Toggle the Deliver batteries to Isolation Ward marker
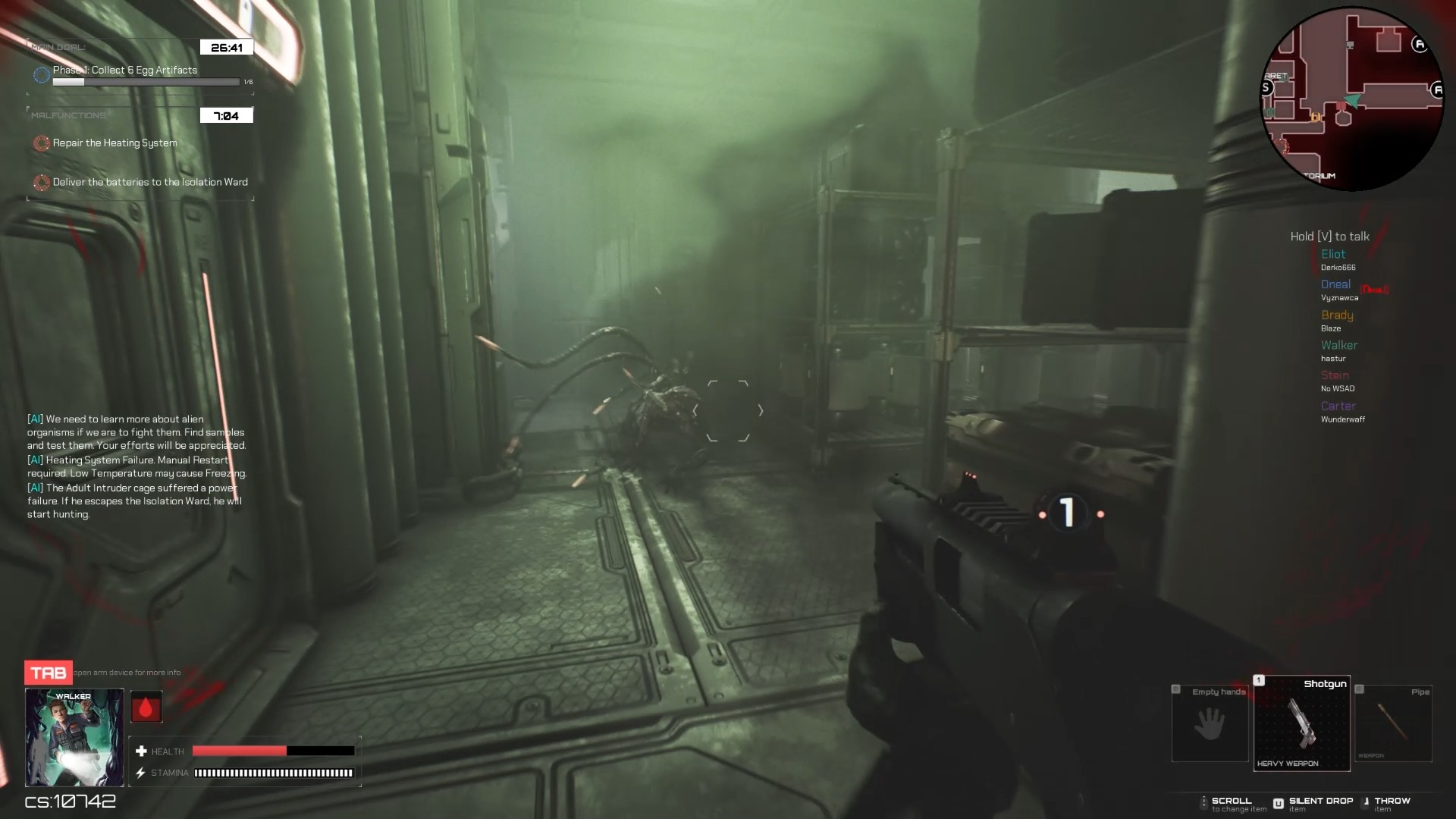This screenshot has width=1456, height=819. [41, 182]
